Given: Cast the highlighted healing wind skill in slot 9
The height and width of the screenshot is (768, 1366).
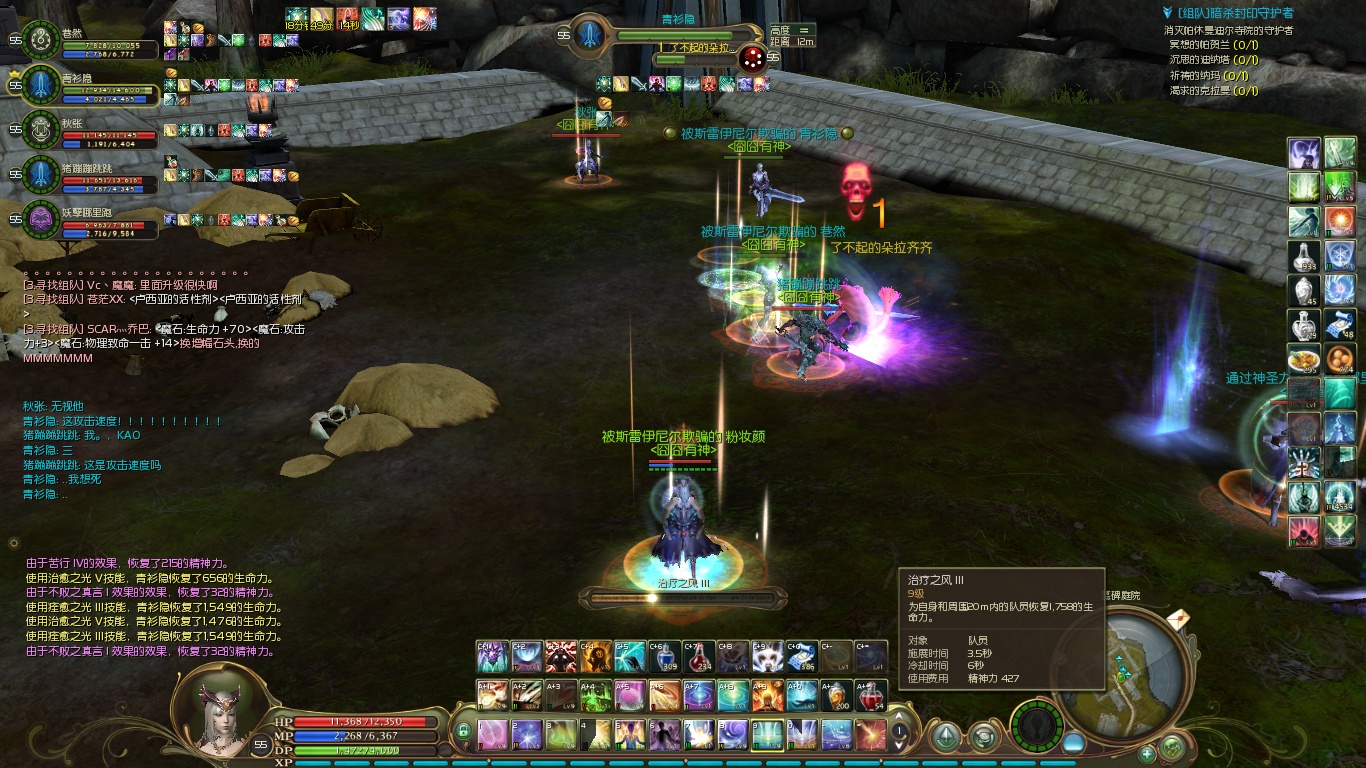Looking at the screenshot, I should 767,734.
